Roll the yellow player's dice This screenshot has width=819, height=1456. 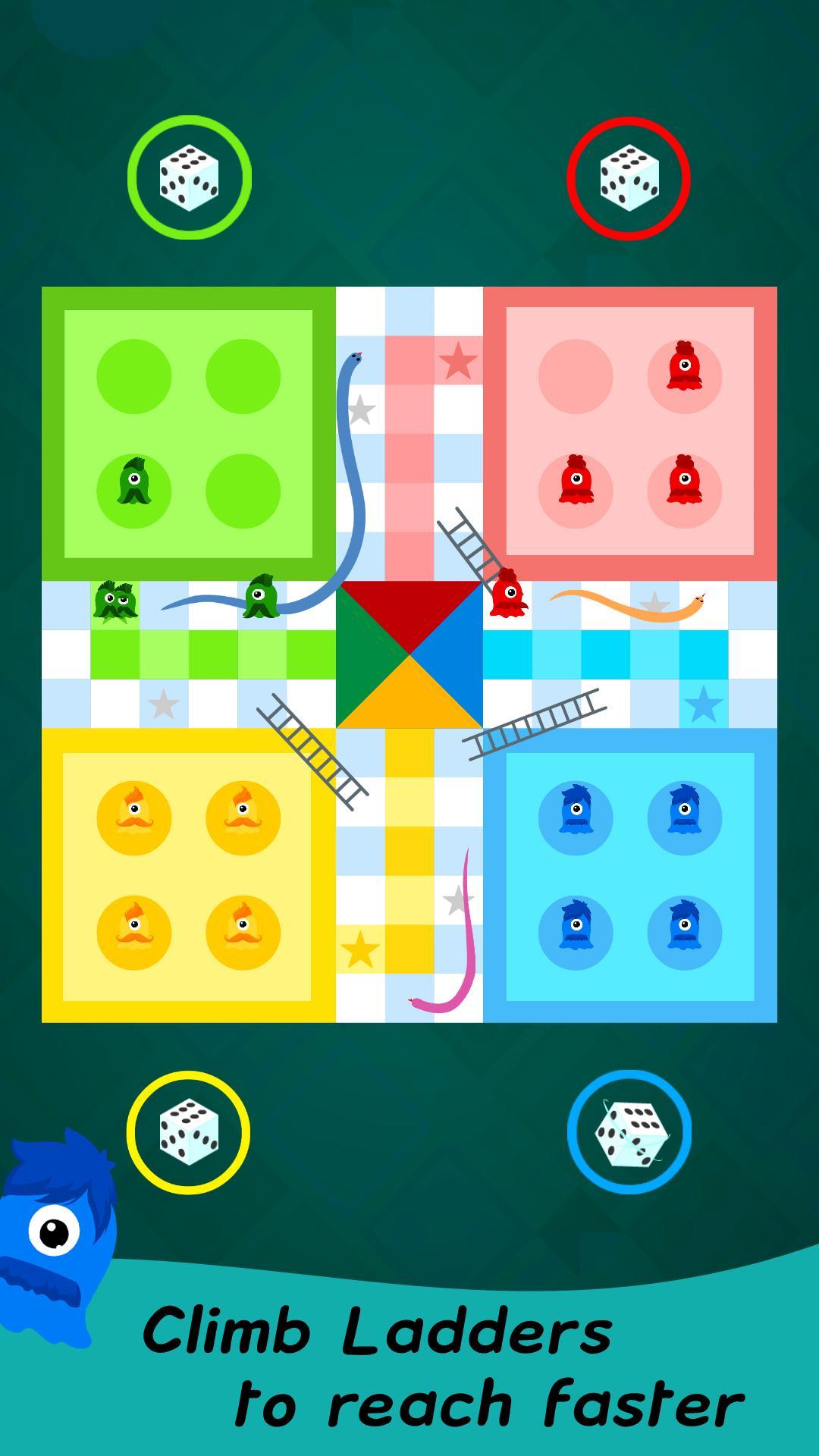[188, 1132]
